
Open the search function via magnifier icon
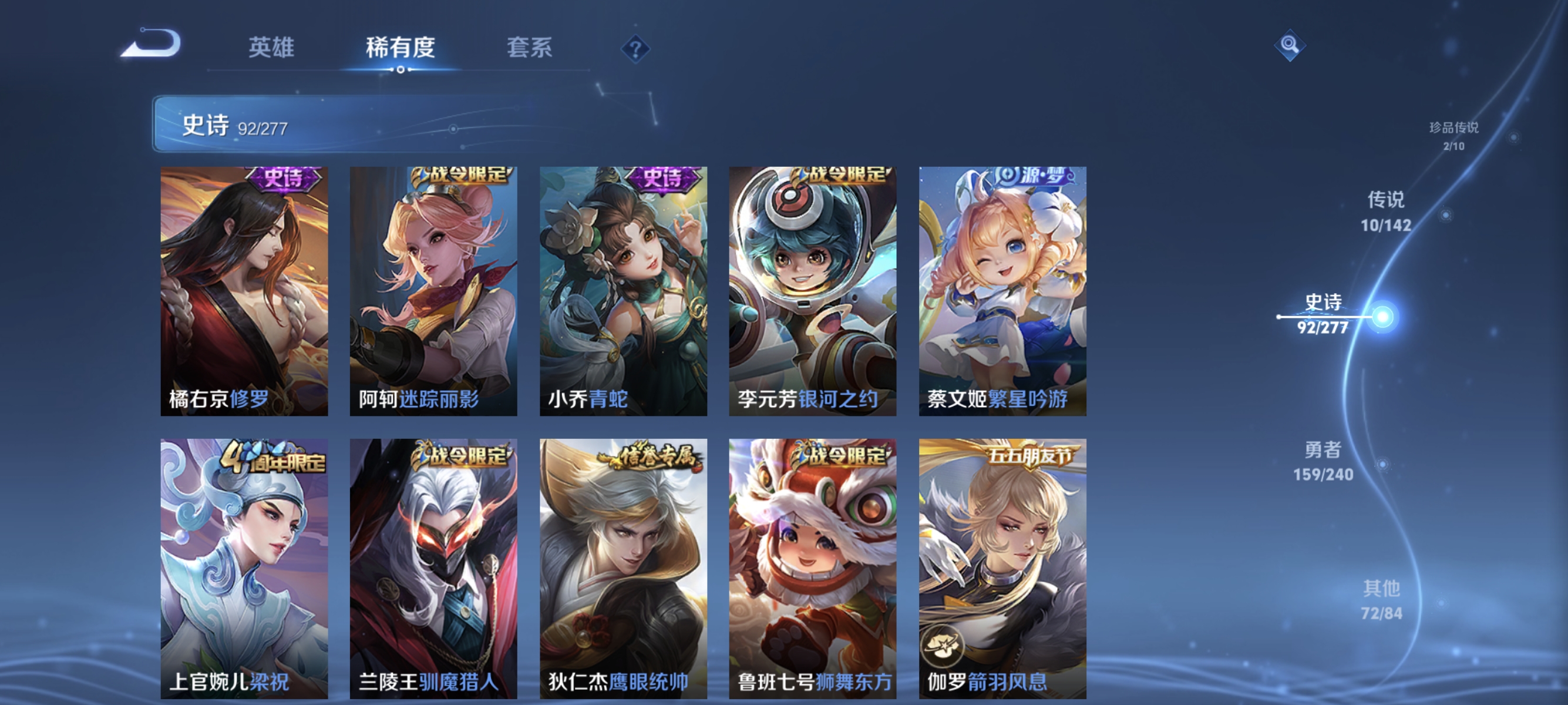pyautogui.click(x=1291, y=46)
